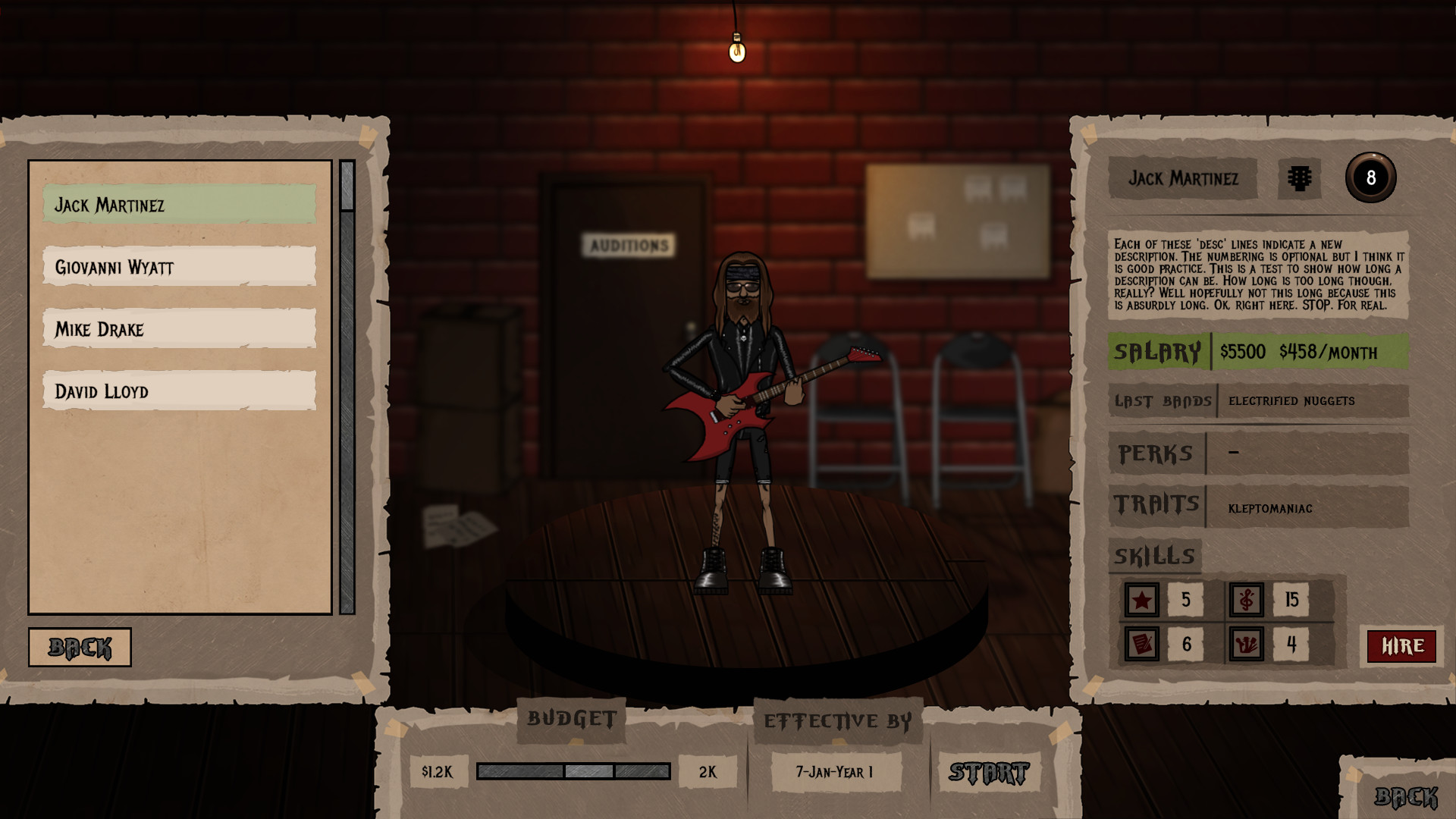Image resolution: width=1456 pixels, height=819 pixels.
Task: Adjust the budget slider between $1.2K and 2K
Action: pos(573,771)
